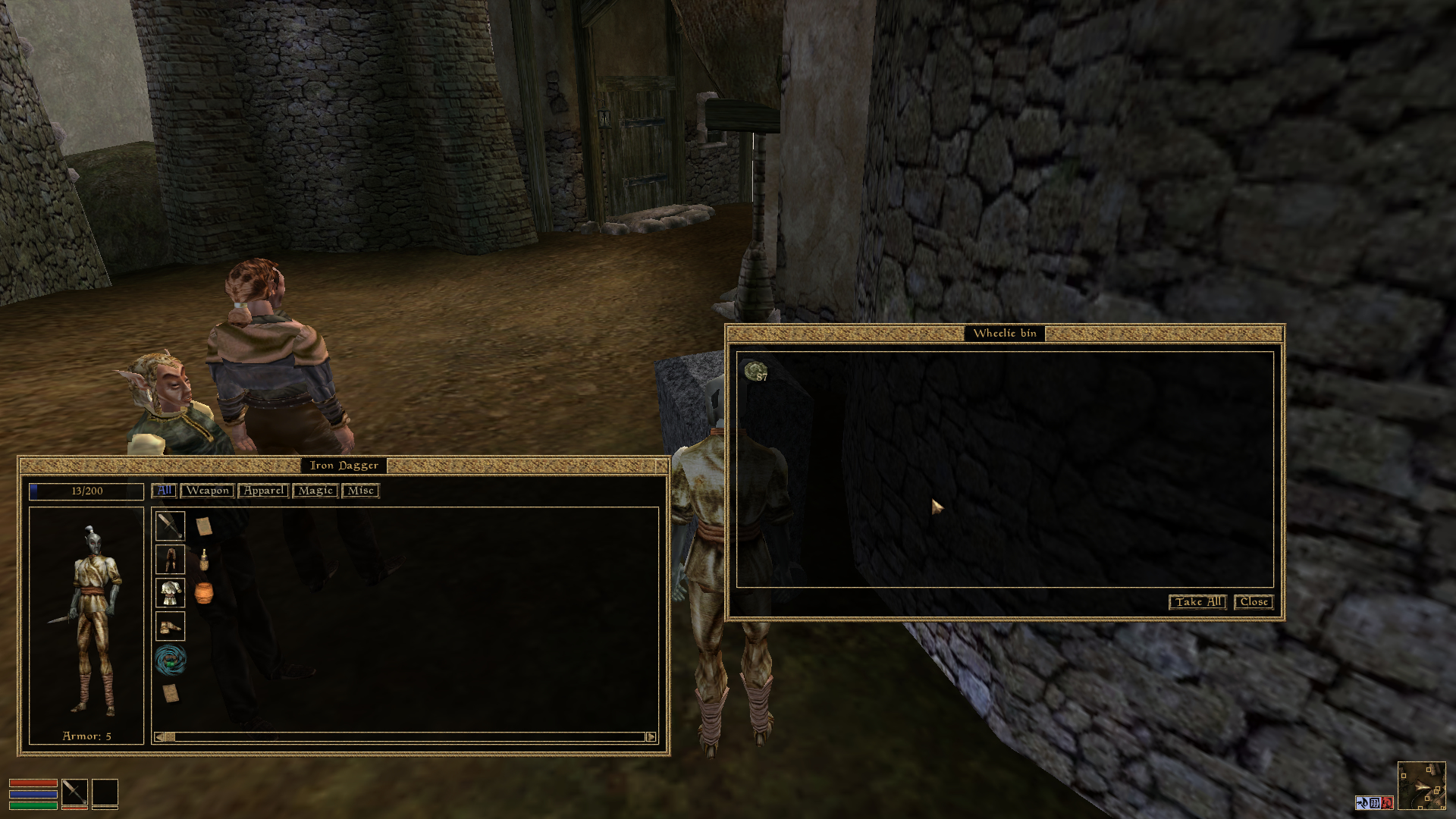
Task: Select the wicker-wrapped bottle in the inventory
Action: click(203, 560)
